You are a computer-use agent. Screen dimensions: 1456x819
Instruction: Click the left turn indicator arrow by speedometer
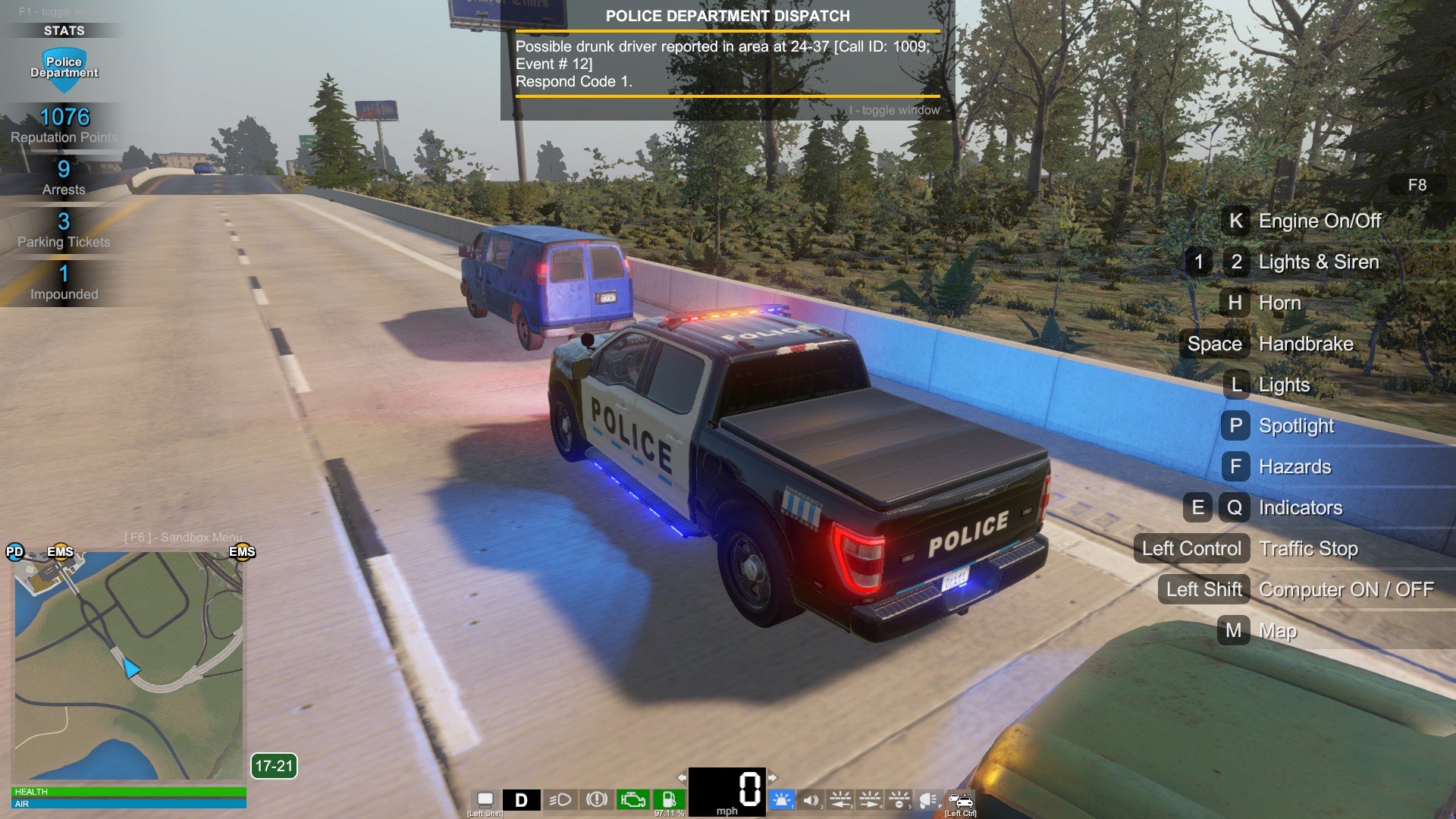tap(681, 777)
